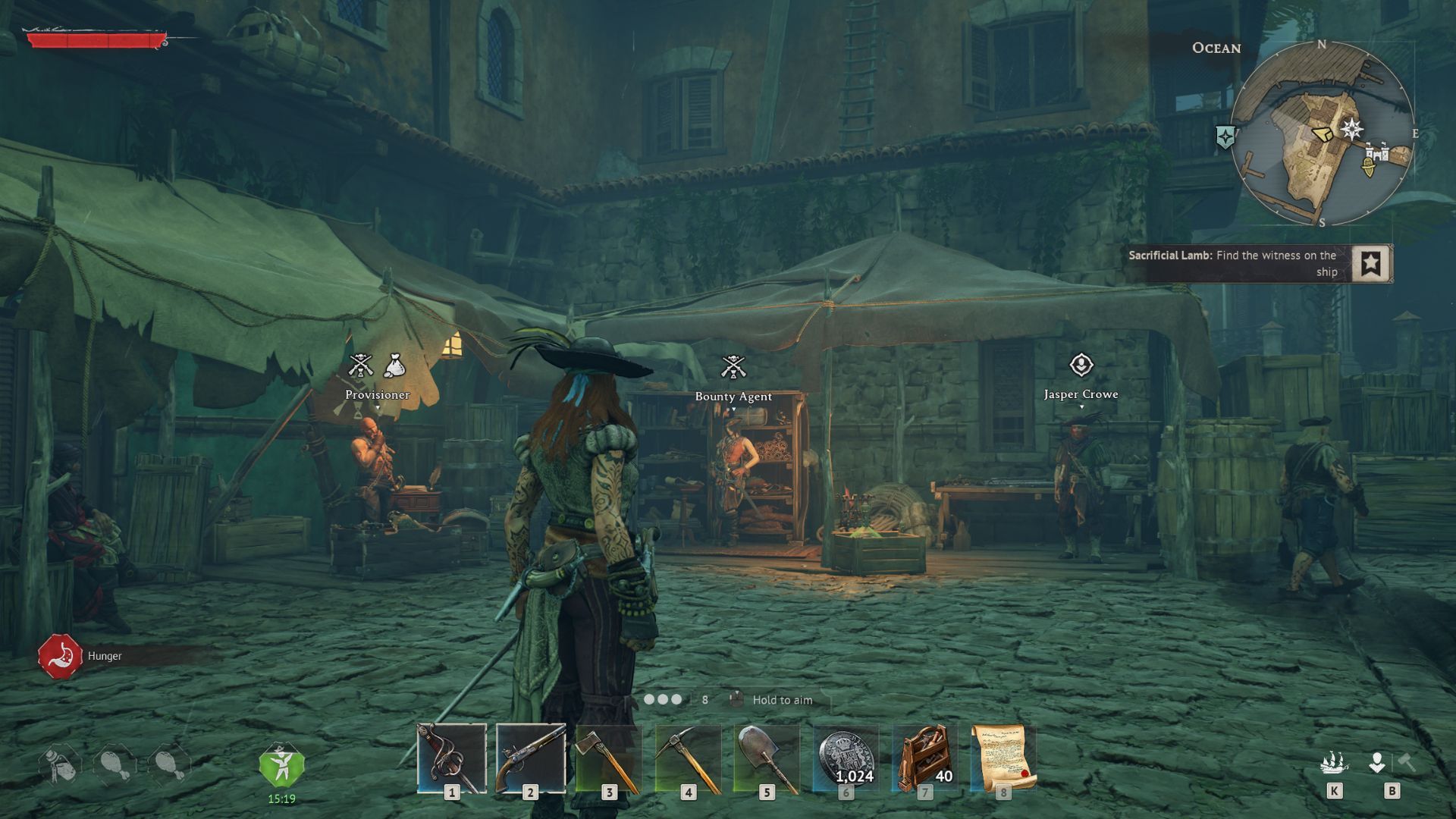Click the green buff icon with timer
This screenshot has height=819, width=1456.
pyautogui.click(x=281, y=765)
